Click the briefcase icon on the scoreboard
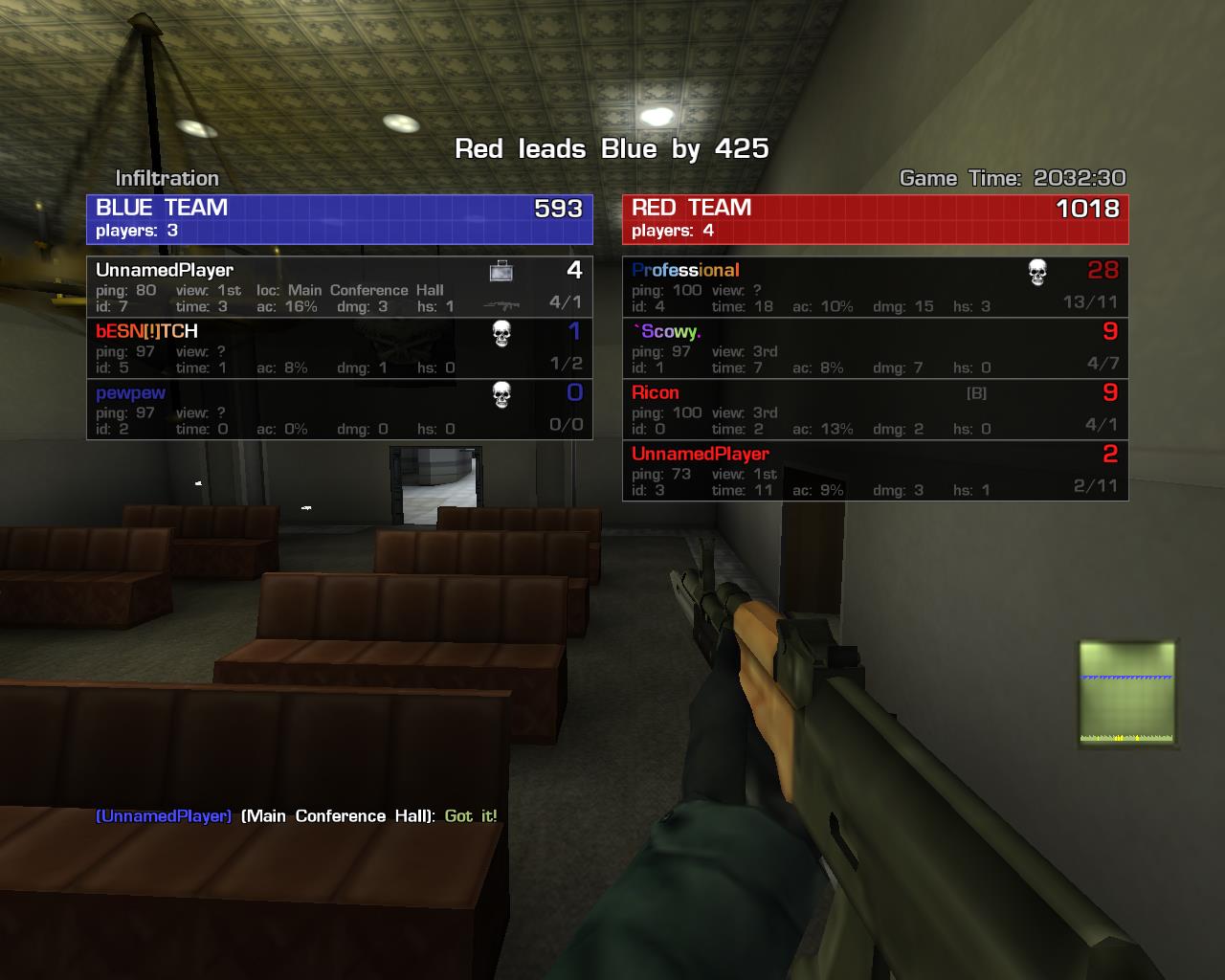 [501, 271]
